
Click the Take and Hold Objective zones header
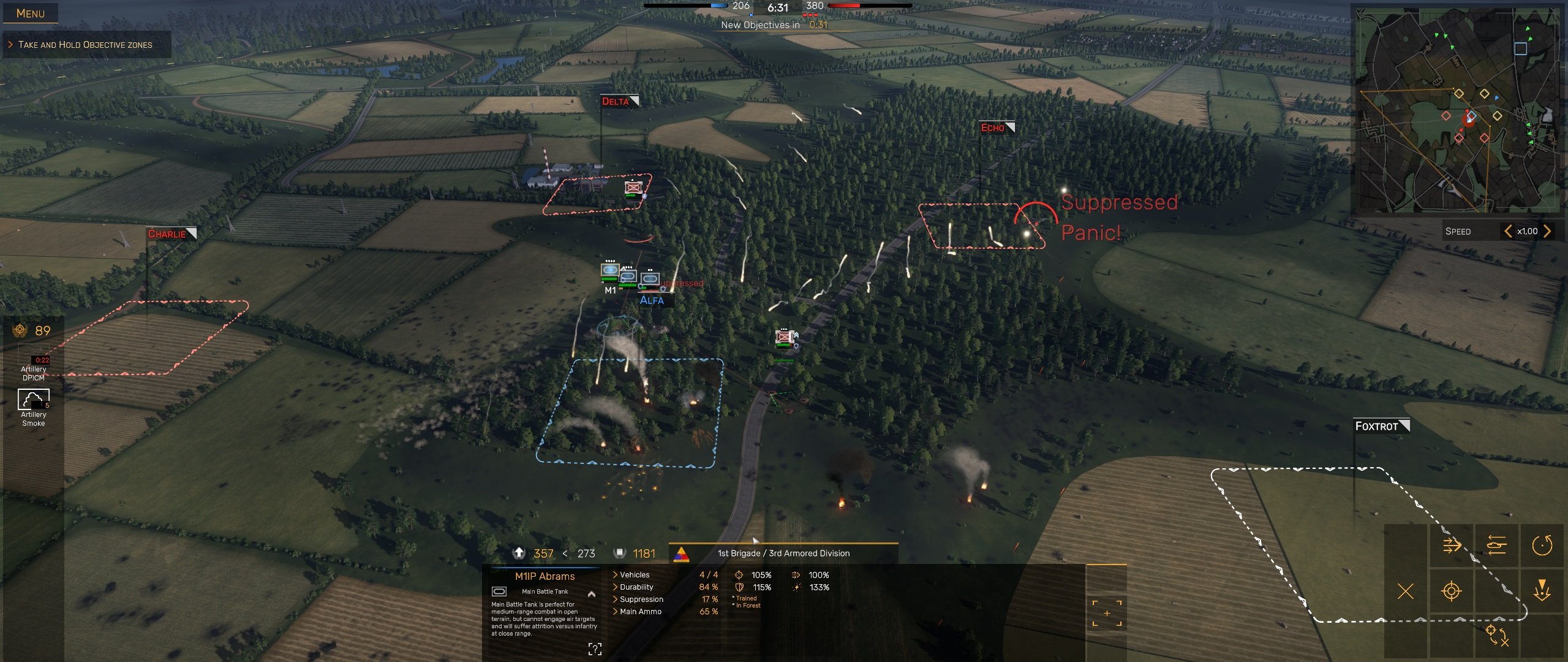pyautogui.click(x=86, y=44)
